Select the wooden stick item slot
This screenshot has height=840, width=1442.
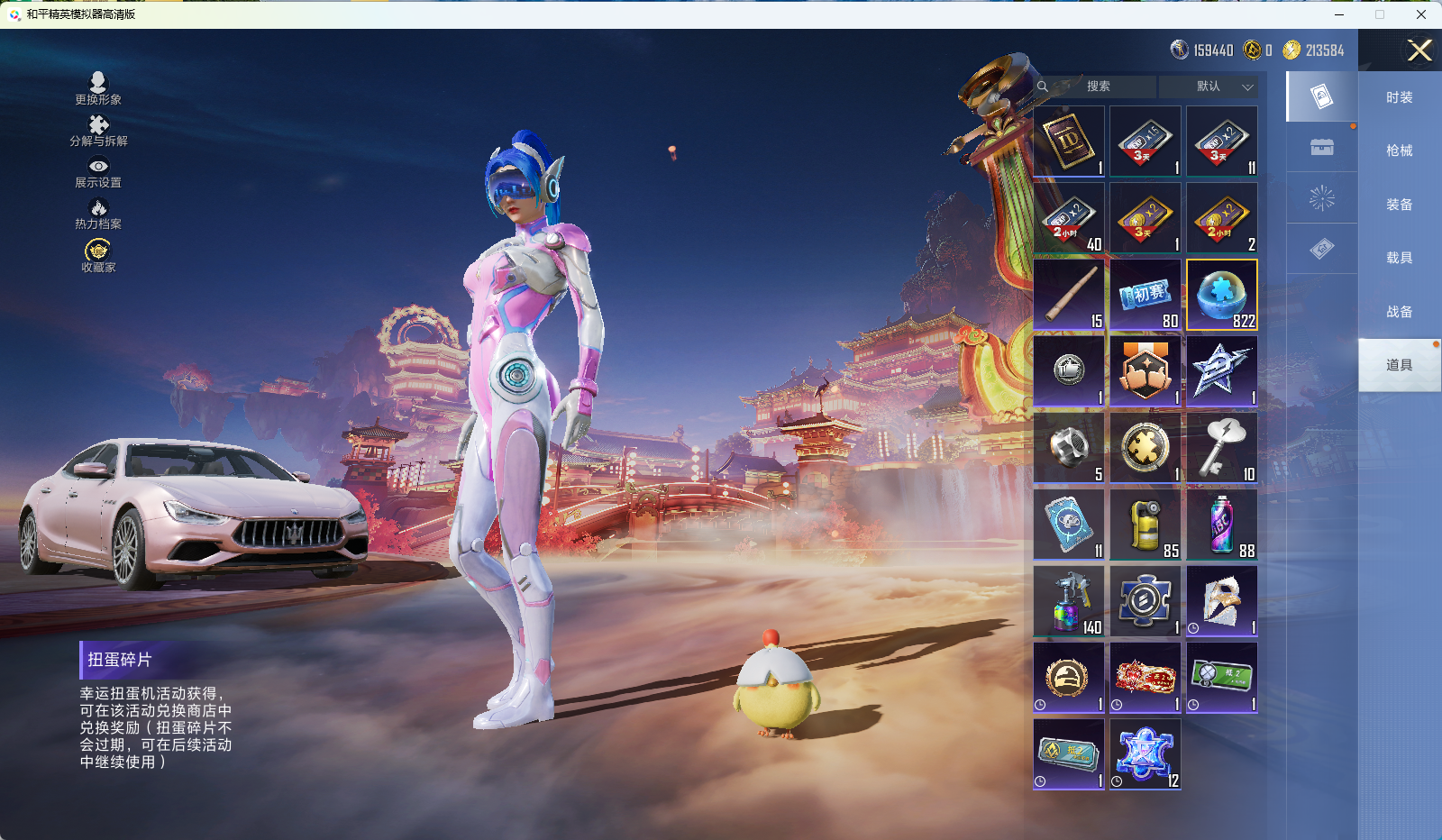tap(1069, 295)
